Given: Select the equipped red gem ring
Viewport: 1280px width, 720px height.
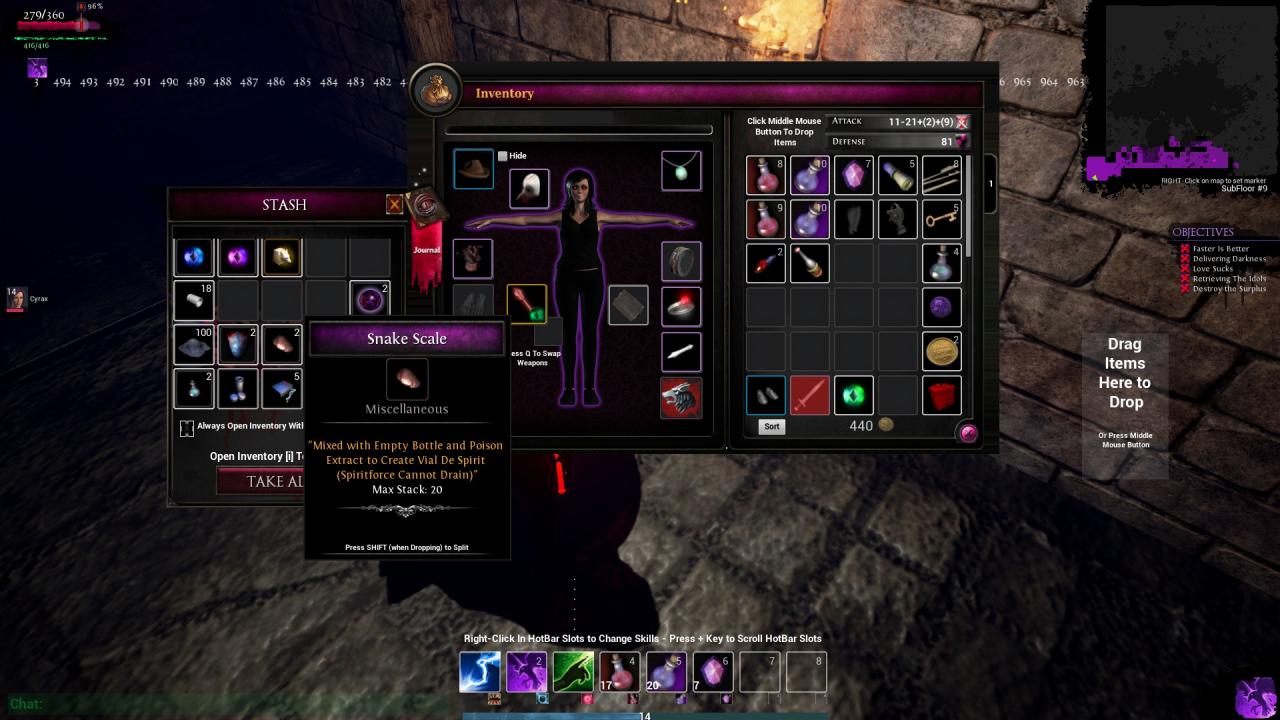Looking at the screenshot, I should pos(681,306).
